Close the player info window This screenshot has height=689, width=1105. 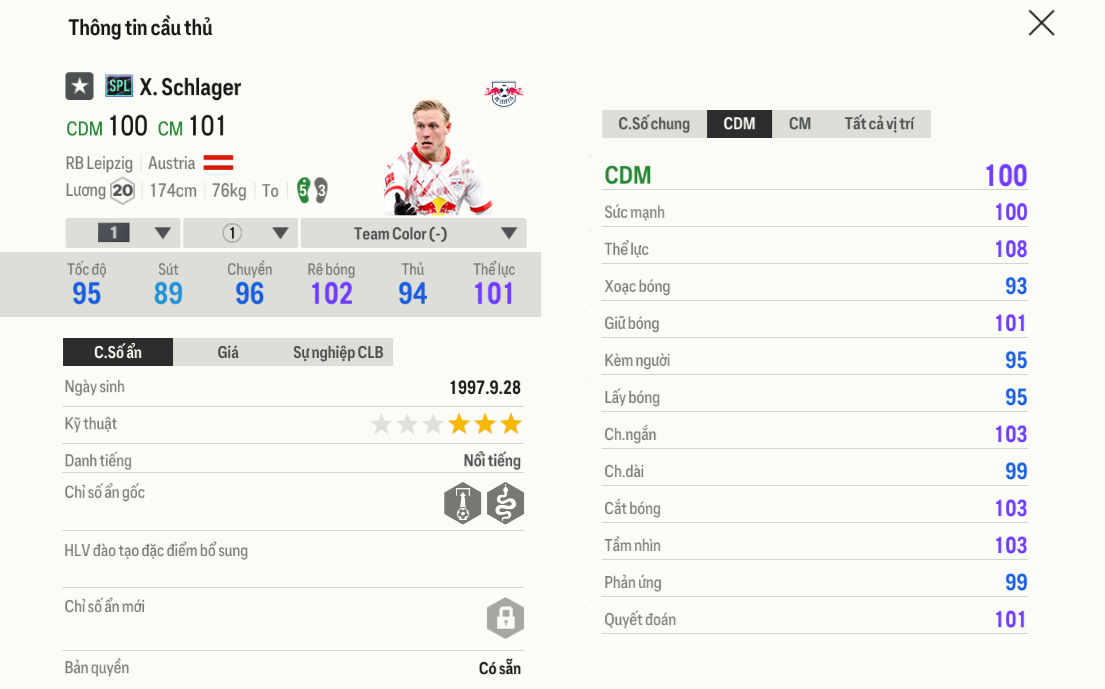[x=1041, y=24]
